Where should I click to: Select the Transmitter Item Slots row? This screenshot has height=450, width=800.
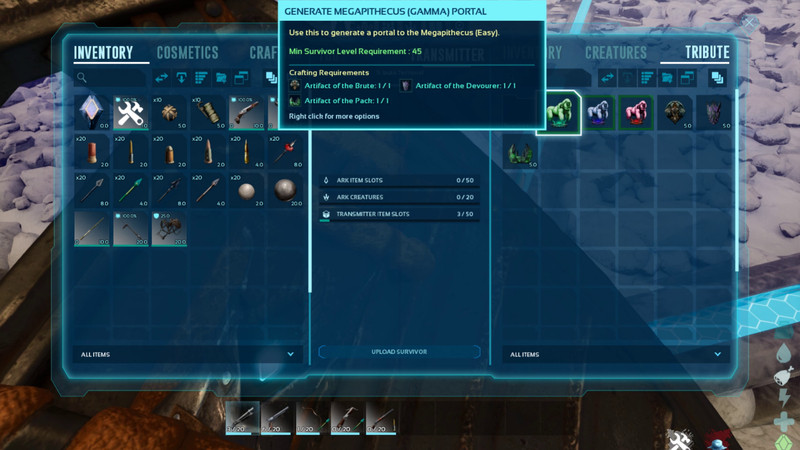point(399,214)
